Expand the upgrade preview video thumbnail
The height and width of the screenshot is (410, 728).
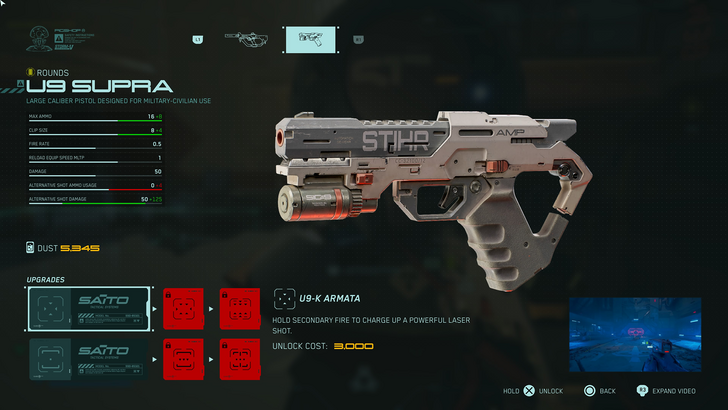[x=632, y=335]
